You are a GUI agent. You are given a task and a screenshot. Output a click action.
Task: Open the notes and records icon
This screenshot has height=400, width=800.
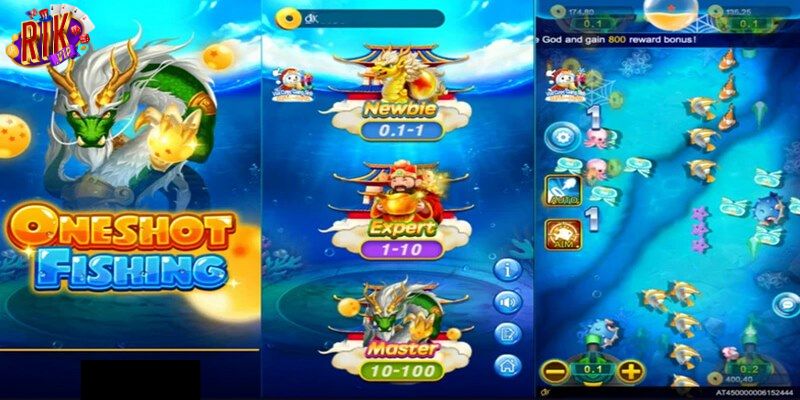[509, 333]
